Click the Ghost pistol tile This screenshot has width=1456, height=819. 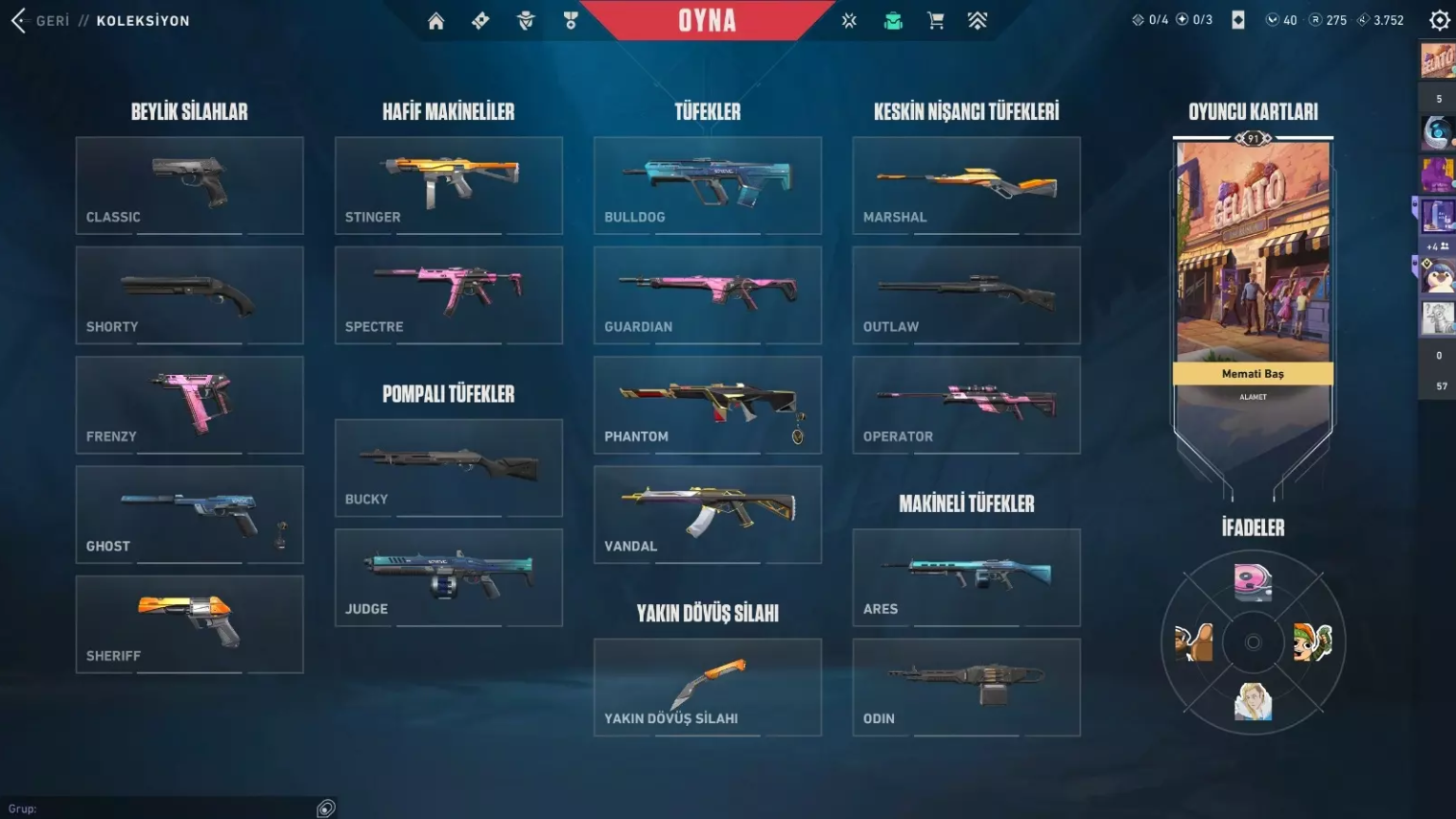click(x=189, y=515)
